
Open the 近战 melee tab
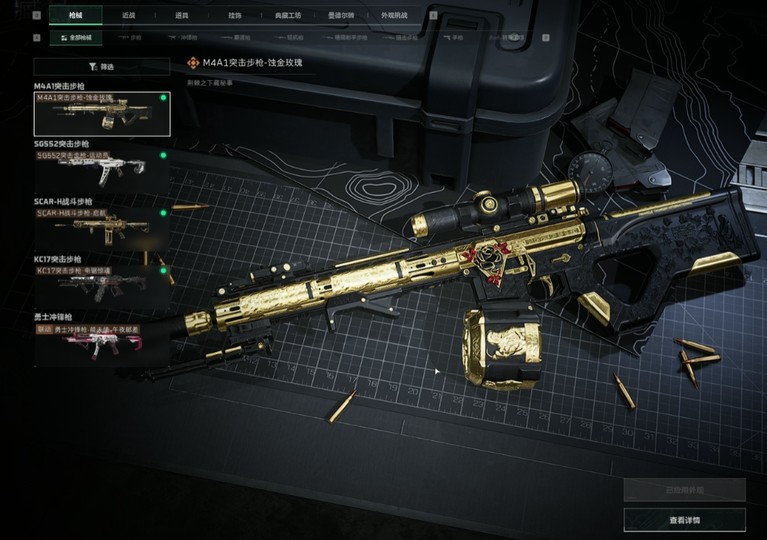(x=128, y=16)
